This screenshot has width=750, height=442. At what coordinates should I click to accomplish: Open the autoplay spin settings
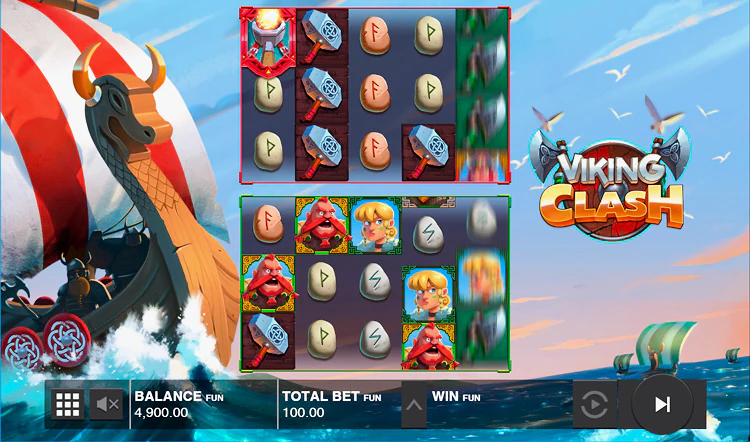pyautogui.click(x=594, y=404)
